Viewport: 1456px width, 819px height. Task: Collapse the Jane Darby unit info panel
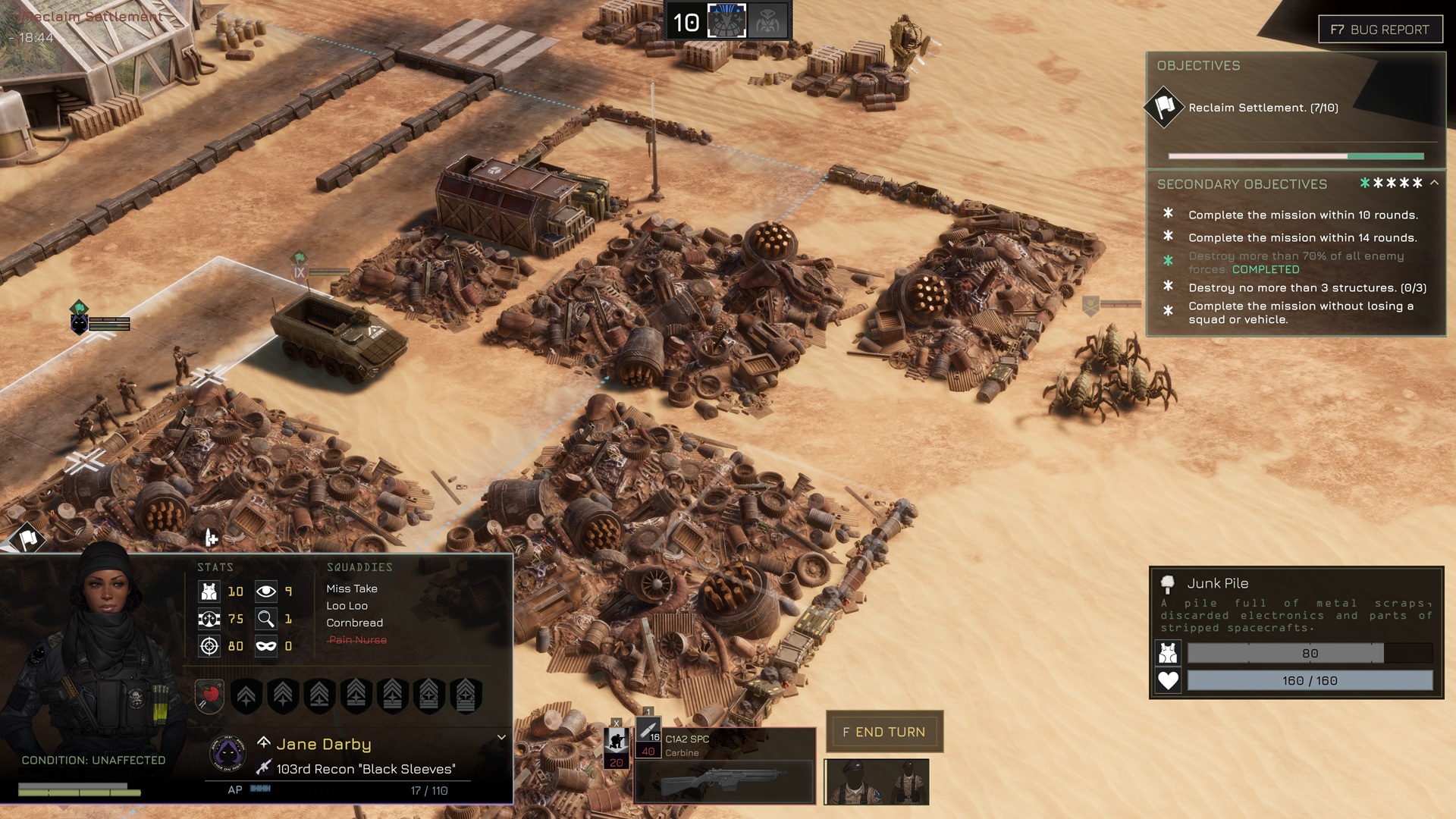pyautogui.click(x=501, y=737)
